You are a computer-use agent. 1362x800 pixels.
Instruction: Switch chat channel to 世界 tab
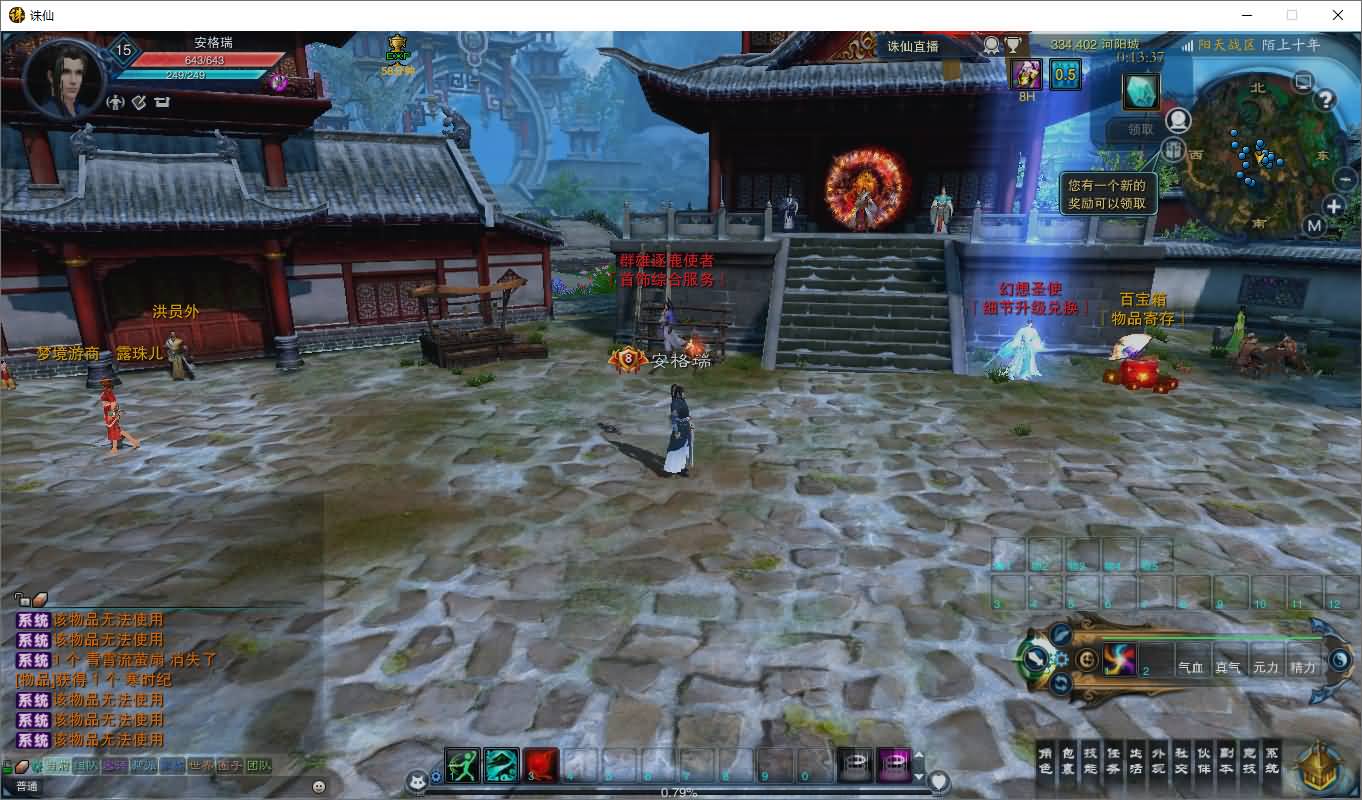(x=202, y=766)
